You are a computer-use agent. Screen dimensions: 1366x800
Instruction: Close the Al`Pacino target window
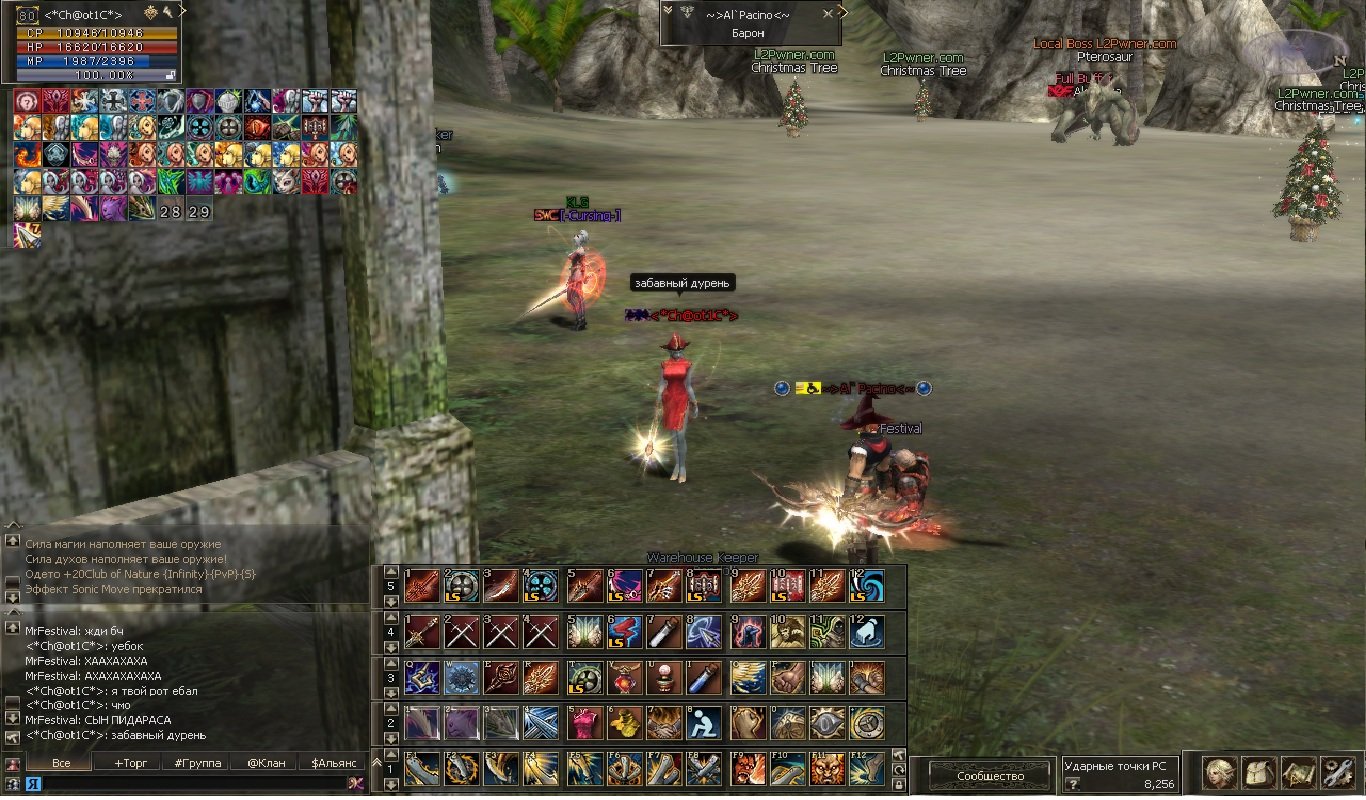coord(827,14)
